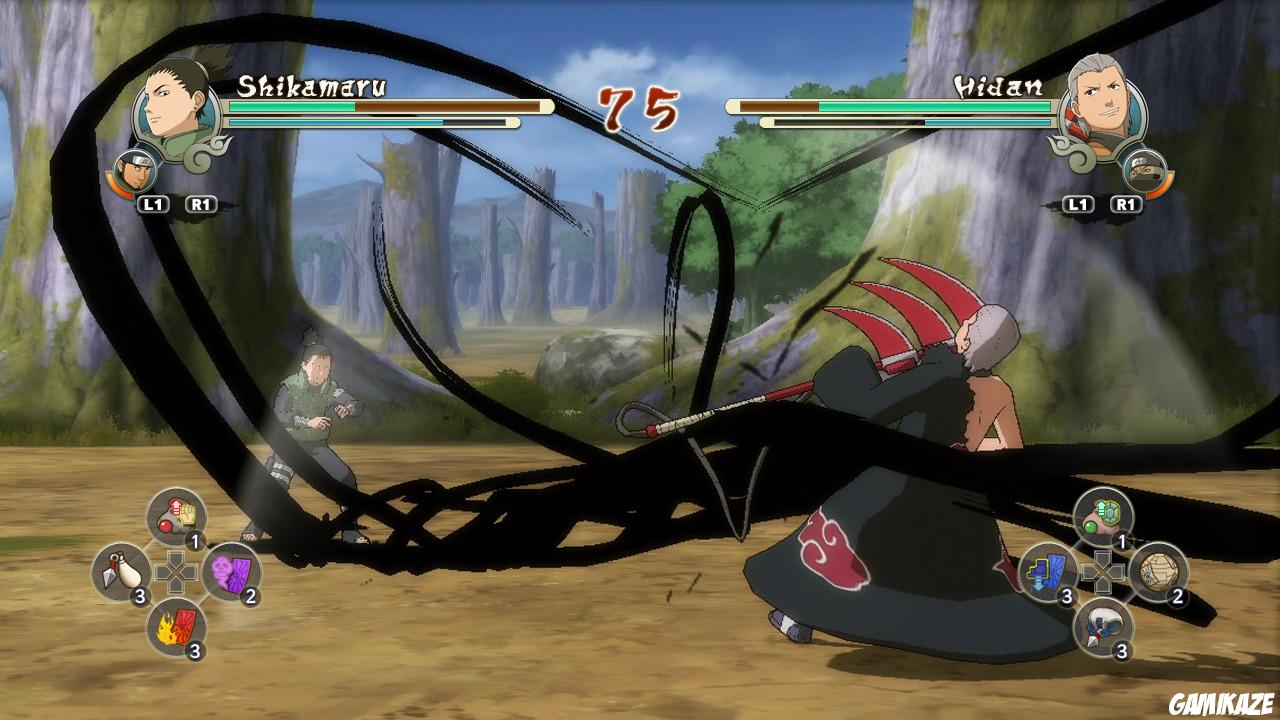Toggle the d-pad center on Shikamaru's item wheel

(175, 570)
